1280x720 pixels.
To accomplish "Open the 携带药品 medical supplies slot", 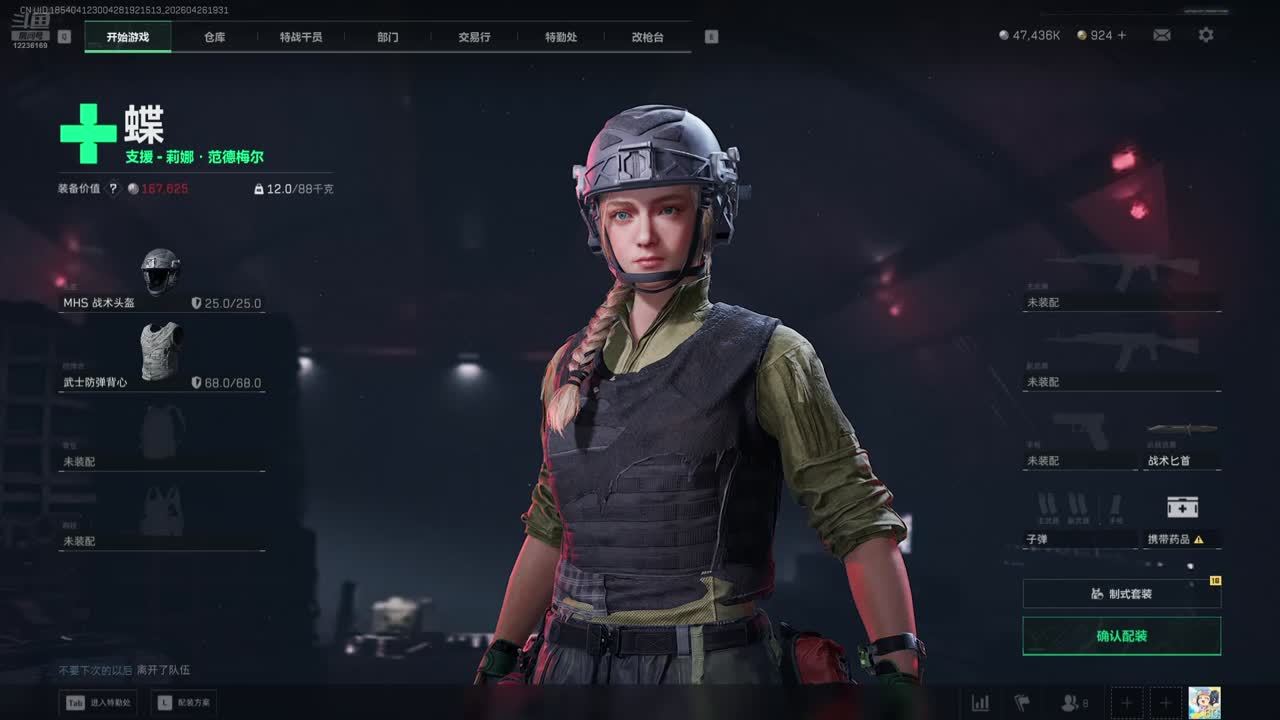I will 1182,521.
